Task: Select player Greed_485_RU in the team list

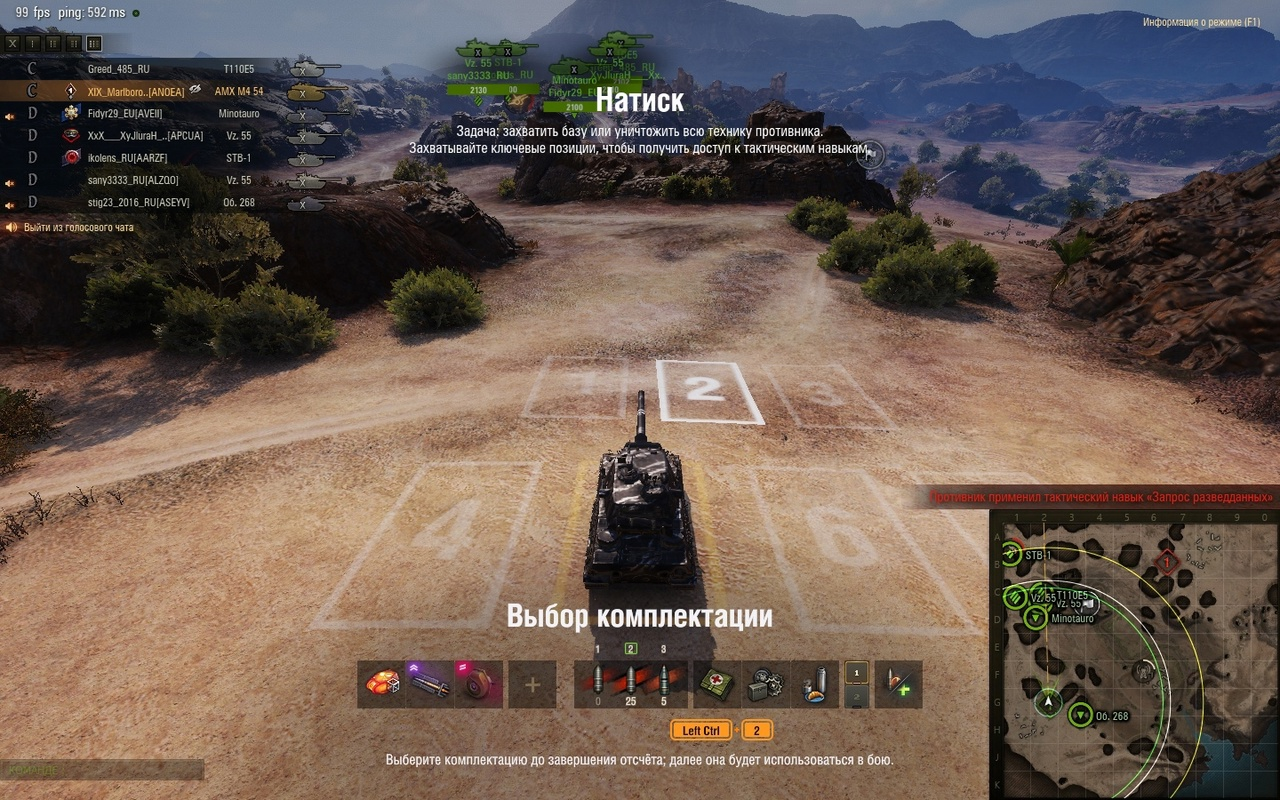Action: [x=118, y=69]
